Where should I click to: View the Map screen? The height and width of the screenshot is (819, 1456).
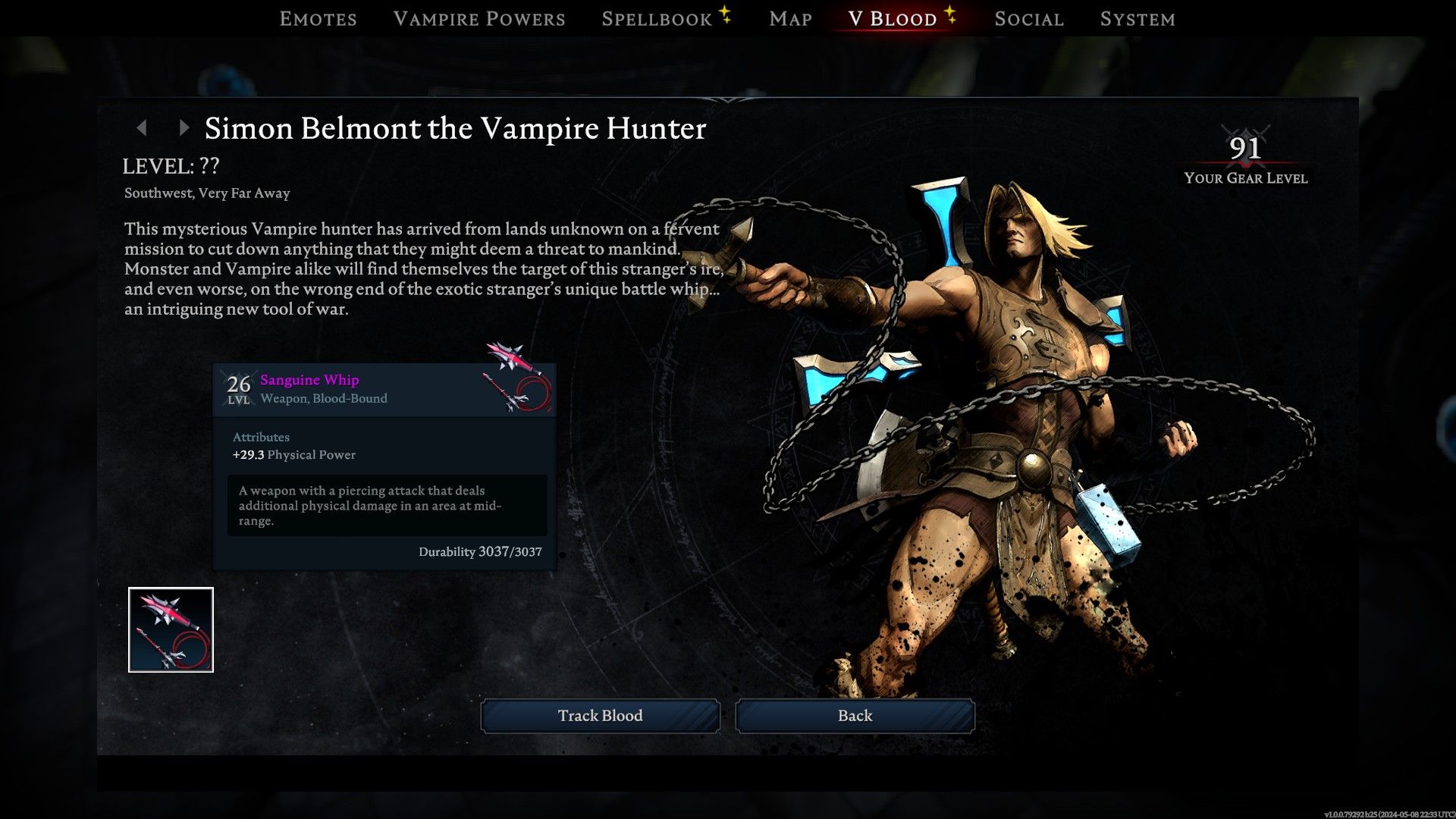tap(789, 18)
